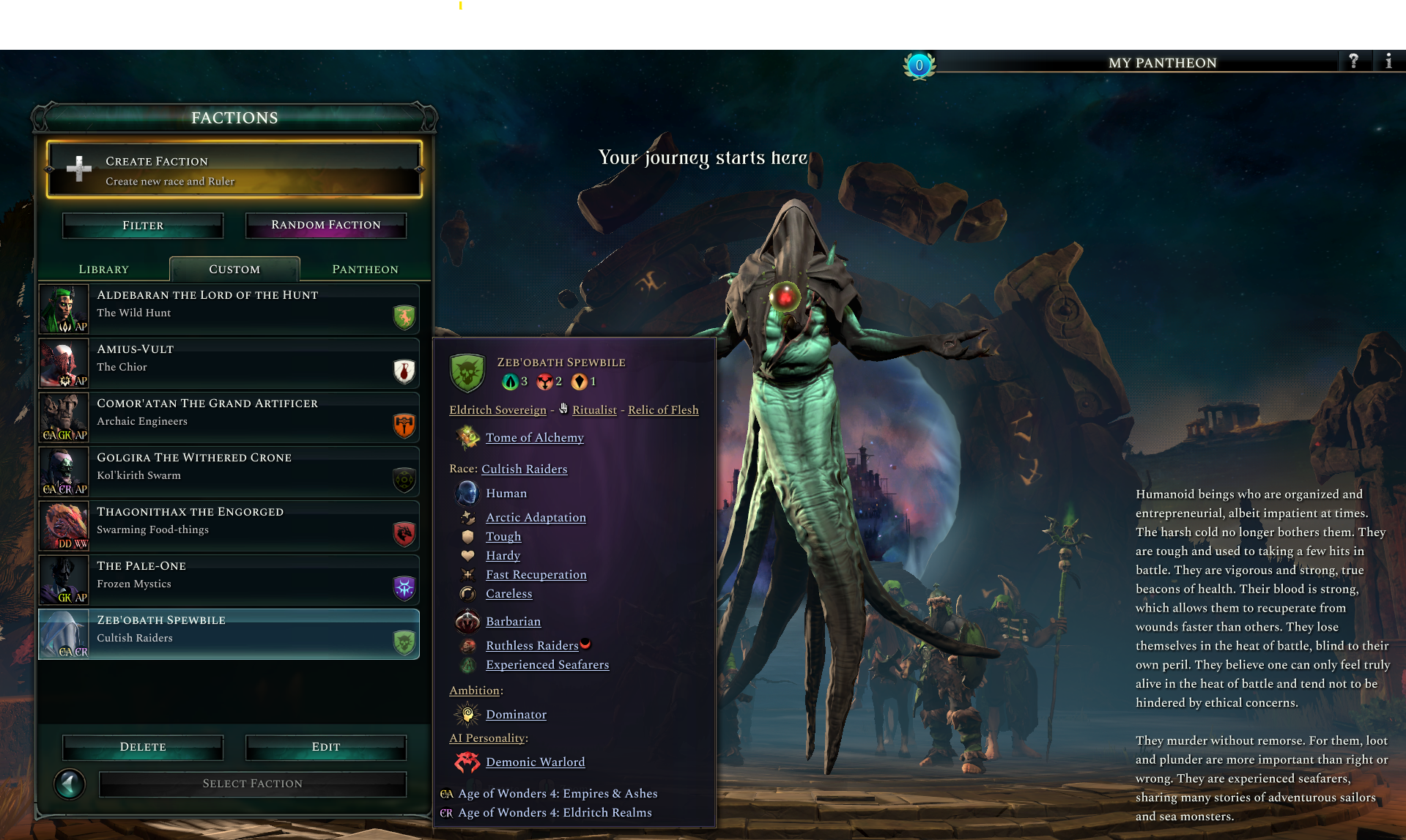The width and height of the screenshot is (1406, 840).
Task: Pick Golgira the Withered Crone
Action: (229, 472)
